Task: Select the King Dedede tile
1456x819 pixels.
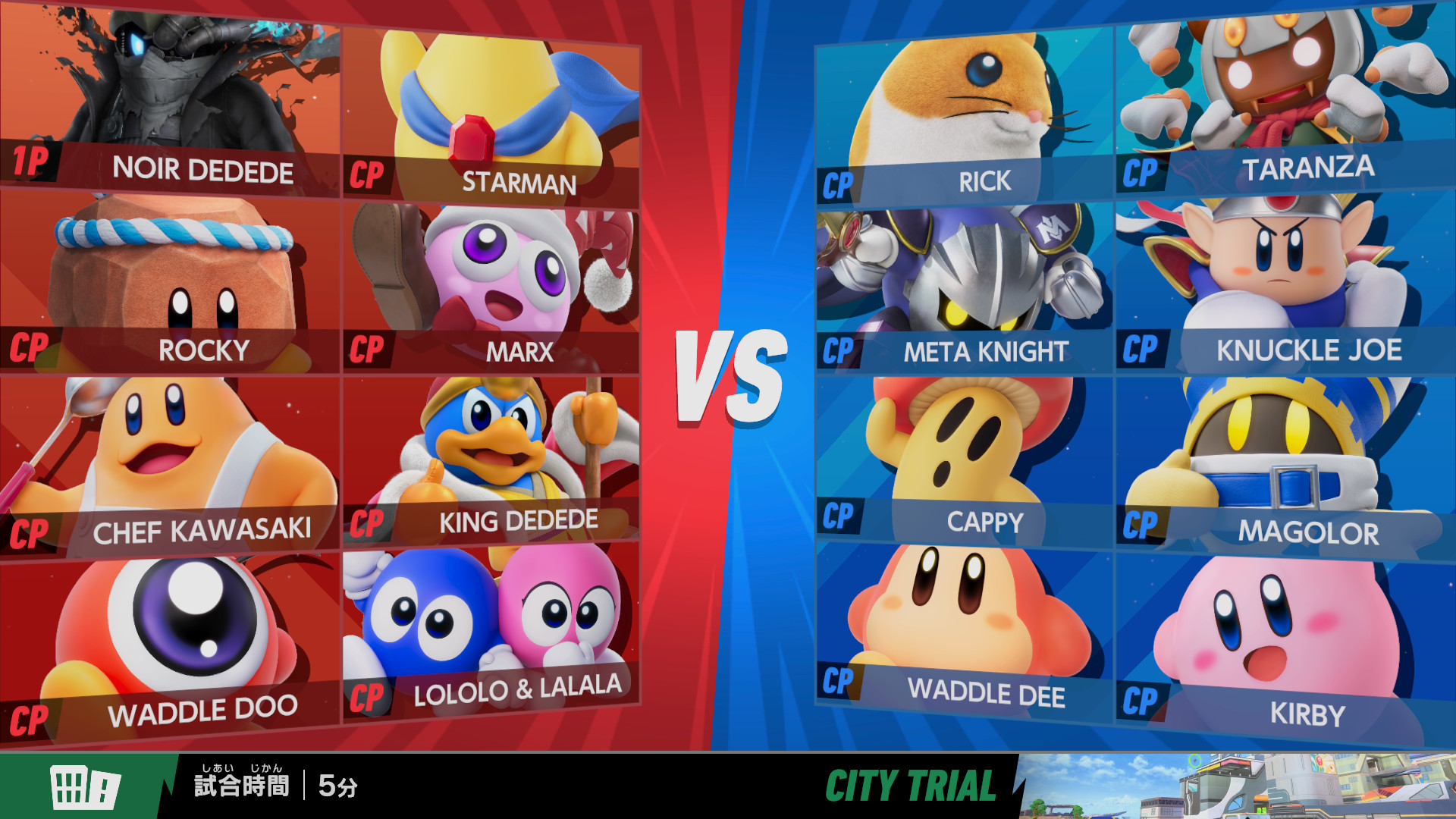Action: 491,459
